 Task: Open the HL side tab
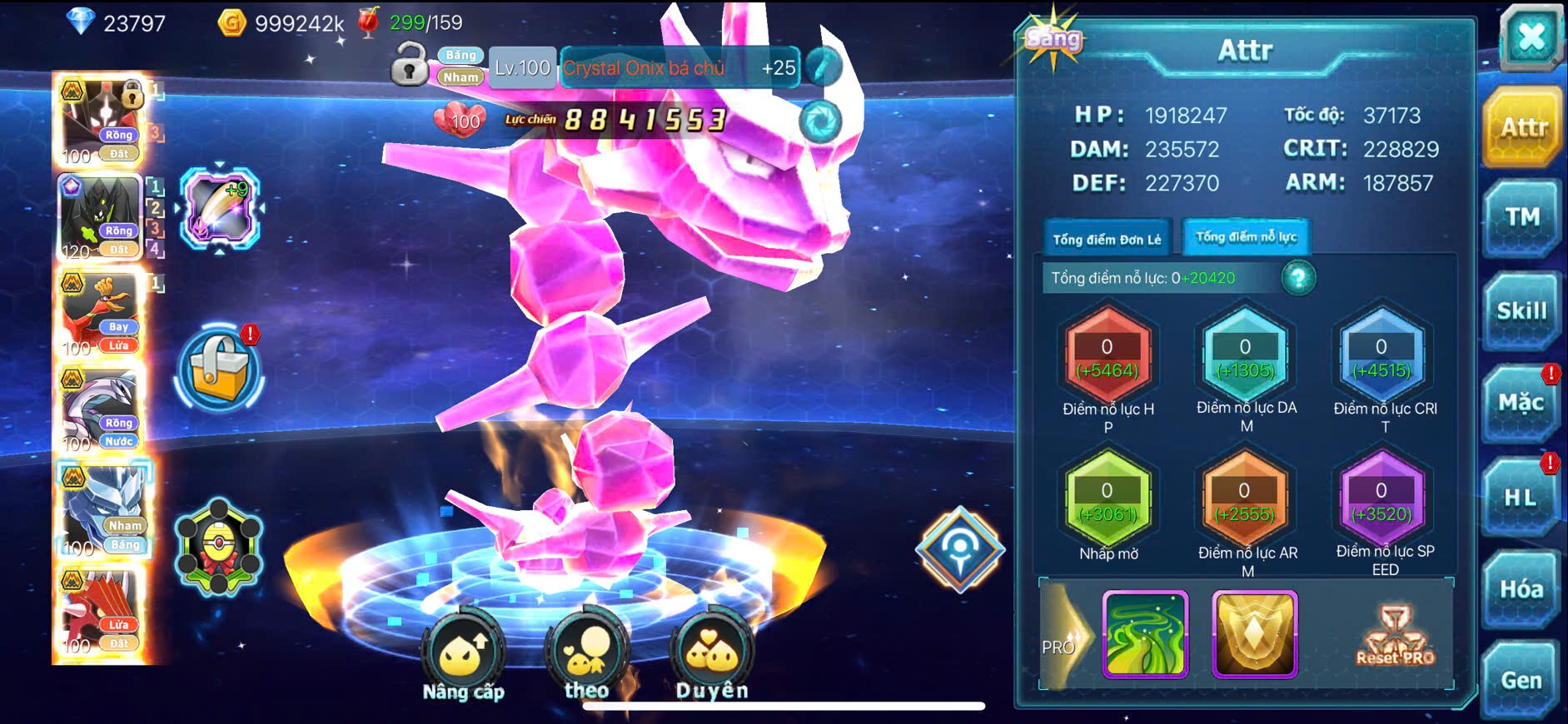(x=1520, y=498)
